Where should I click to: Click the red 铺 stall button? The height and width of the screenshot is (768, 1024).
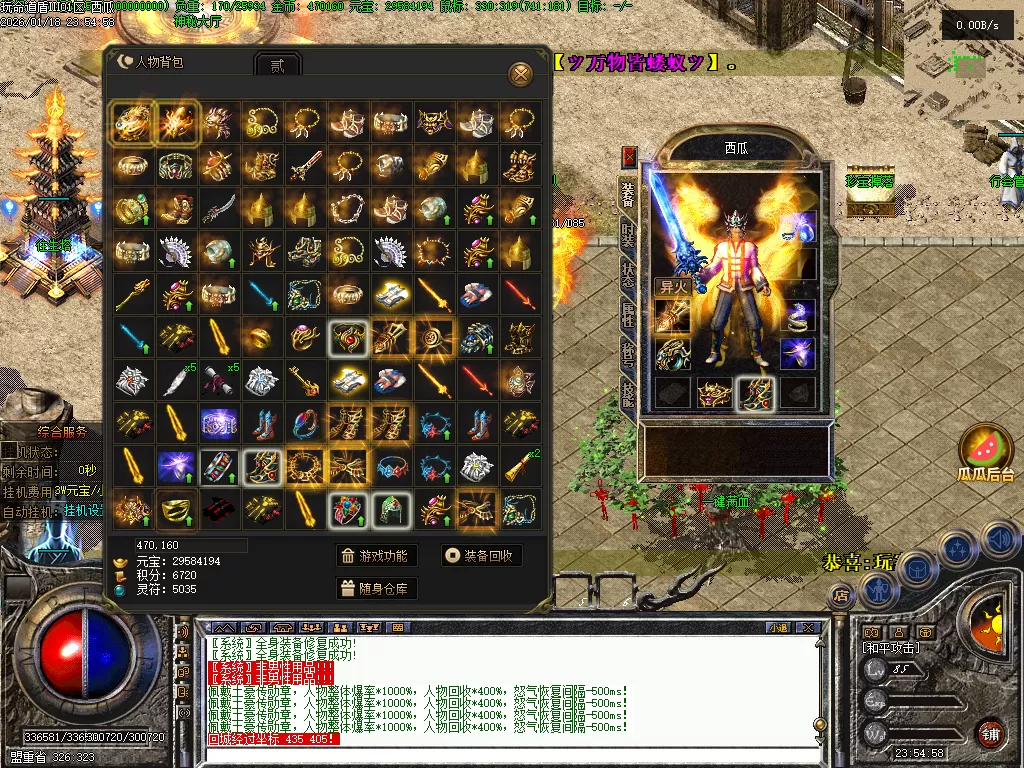pos(991,733)
